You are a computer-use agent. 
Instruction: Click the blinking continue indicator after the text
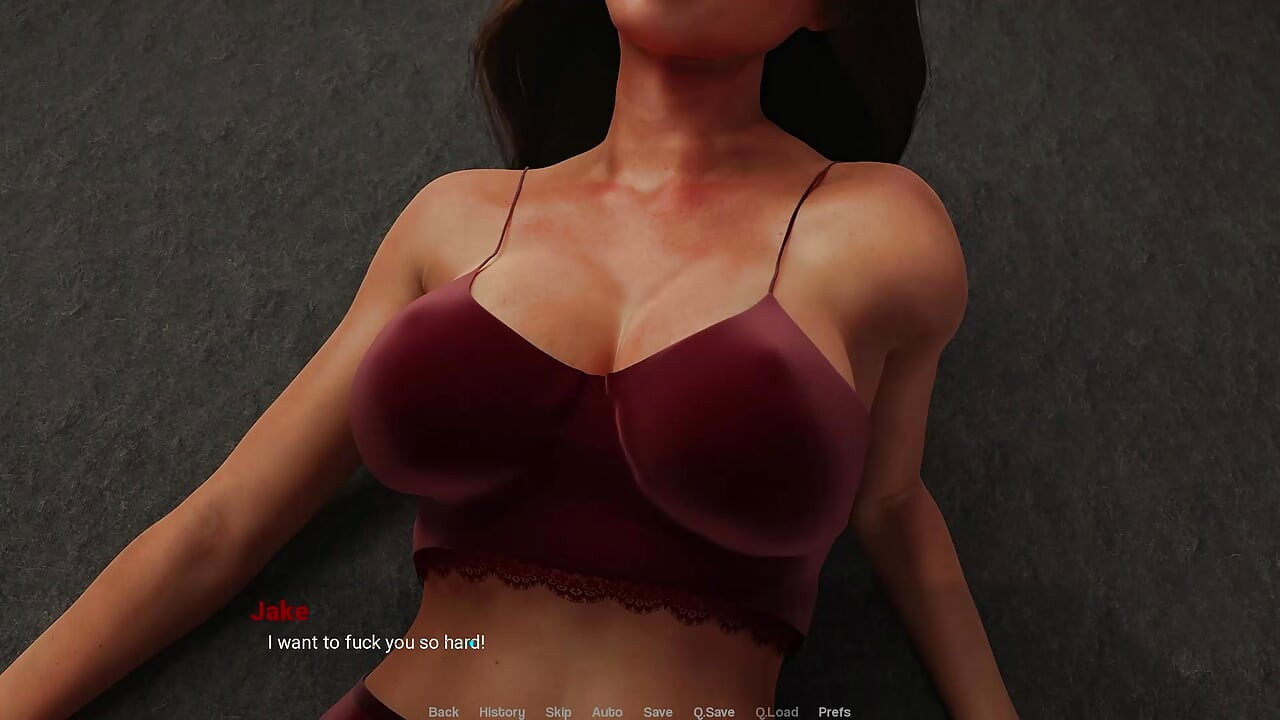[472, 645]
